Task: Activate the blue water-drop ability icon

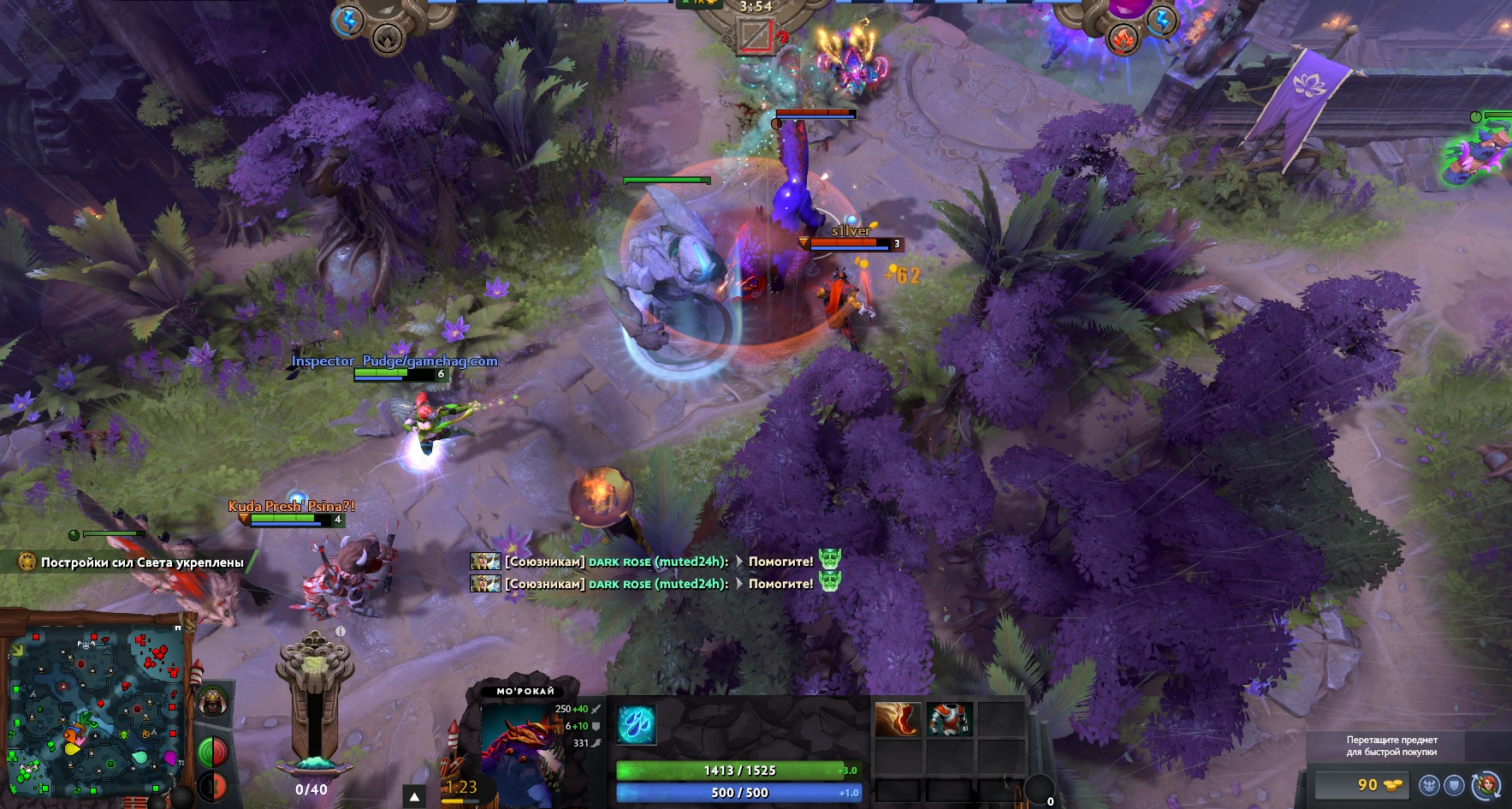Action: coord(636,723)
